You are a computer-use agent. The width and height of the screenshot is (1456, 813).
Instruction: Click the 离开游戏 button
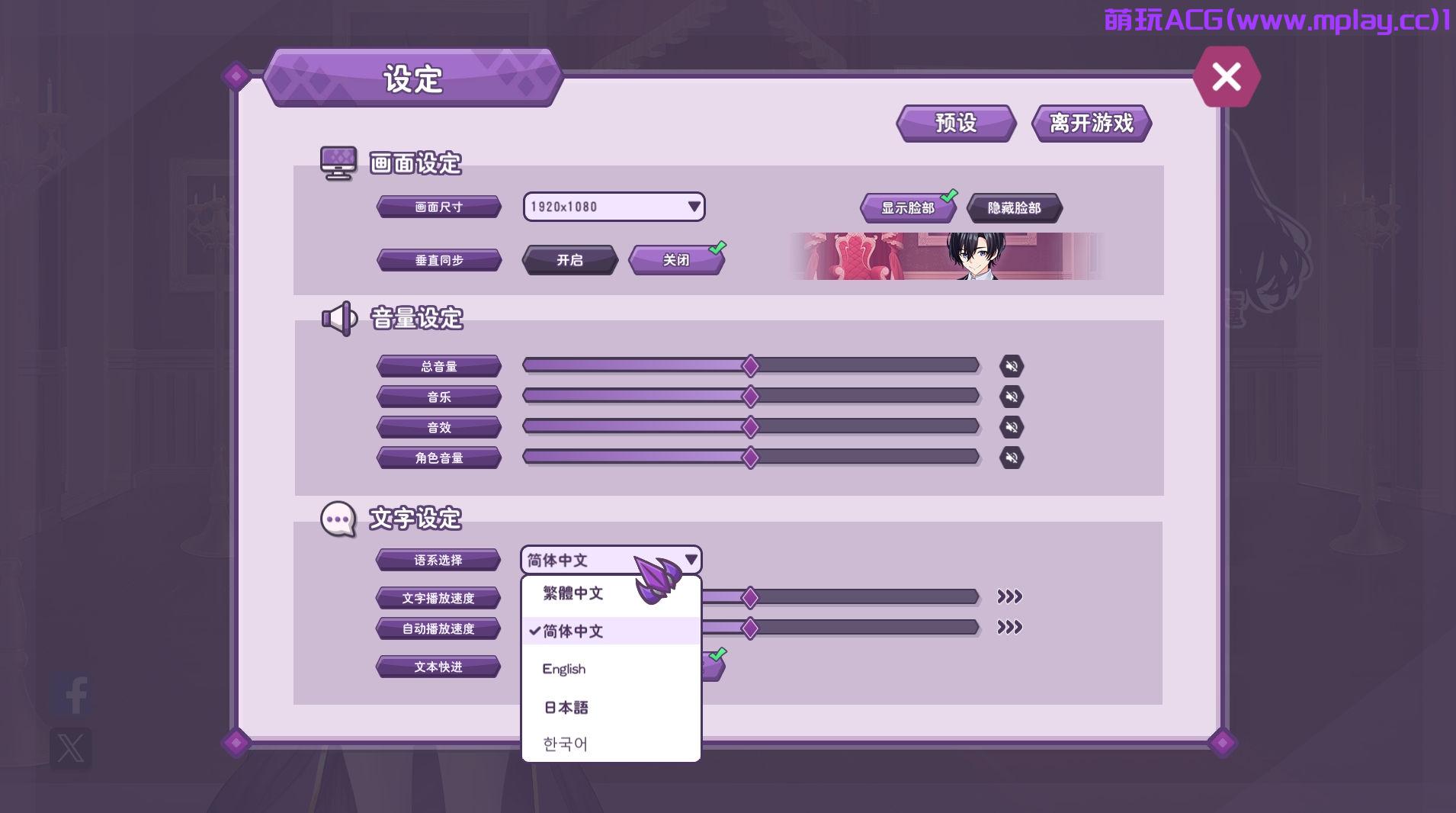coord(1092,122)
